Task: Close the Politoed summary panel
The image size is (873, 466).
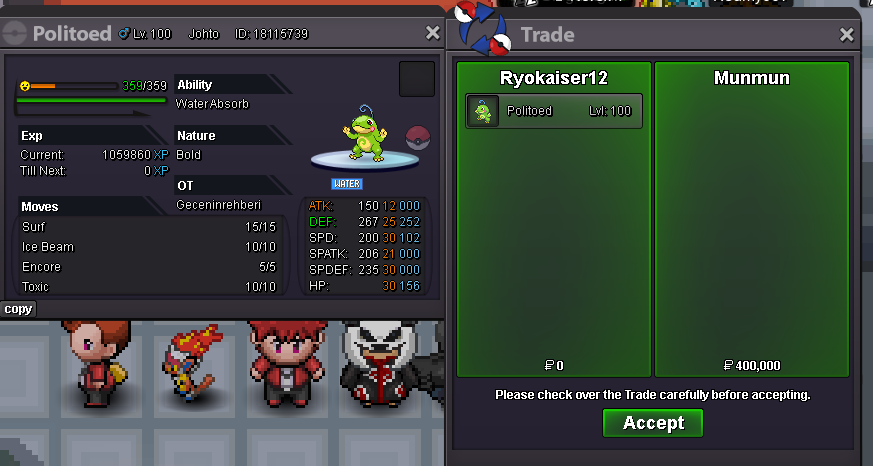Action: (x=432, y=33)
